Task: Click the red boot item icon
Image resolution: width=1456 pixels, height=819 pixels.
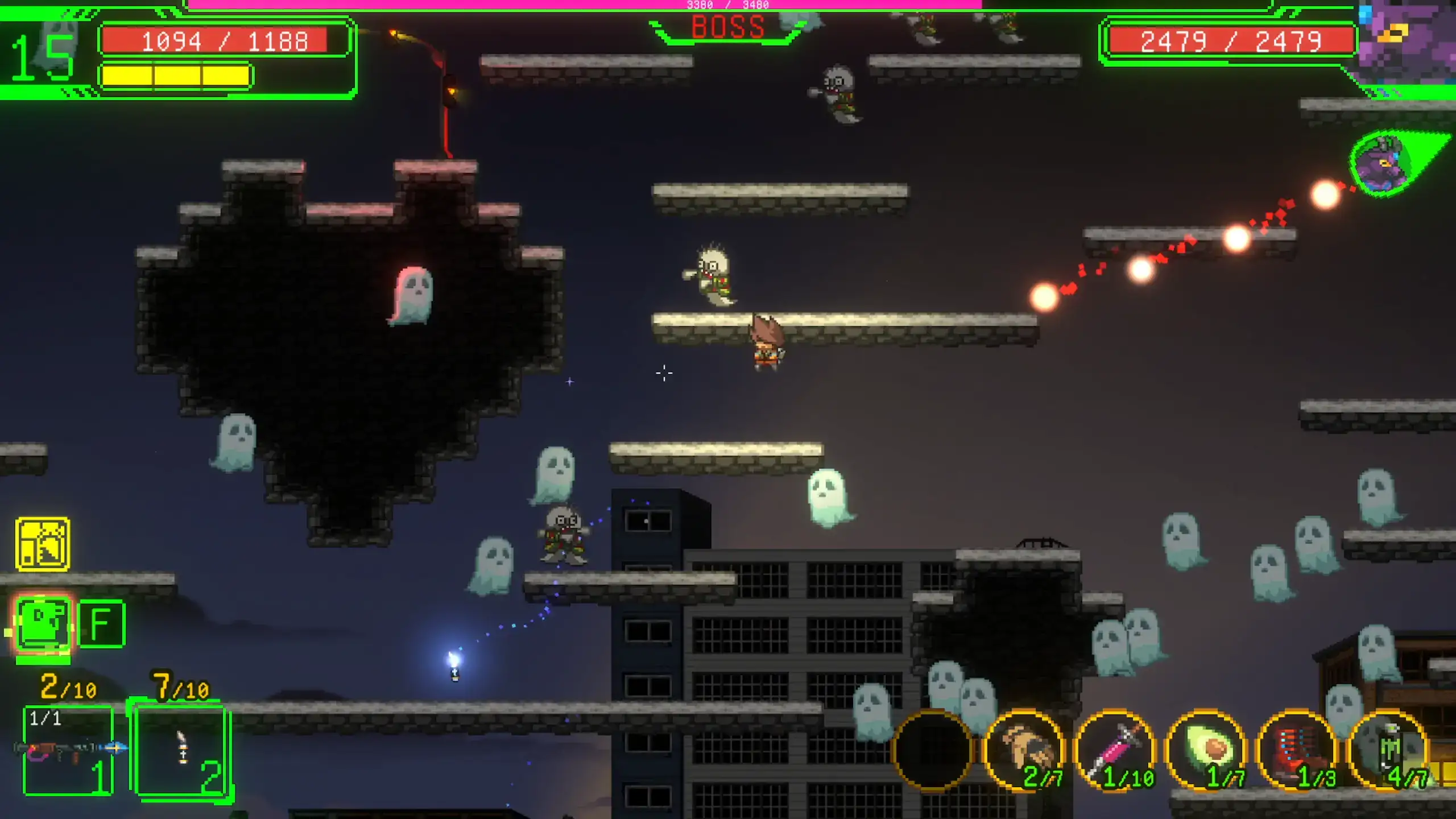Action: click(x=1297, y=751)
